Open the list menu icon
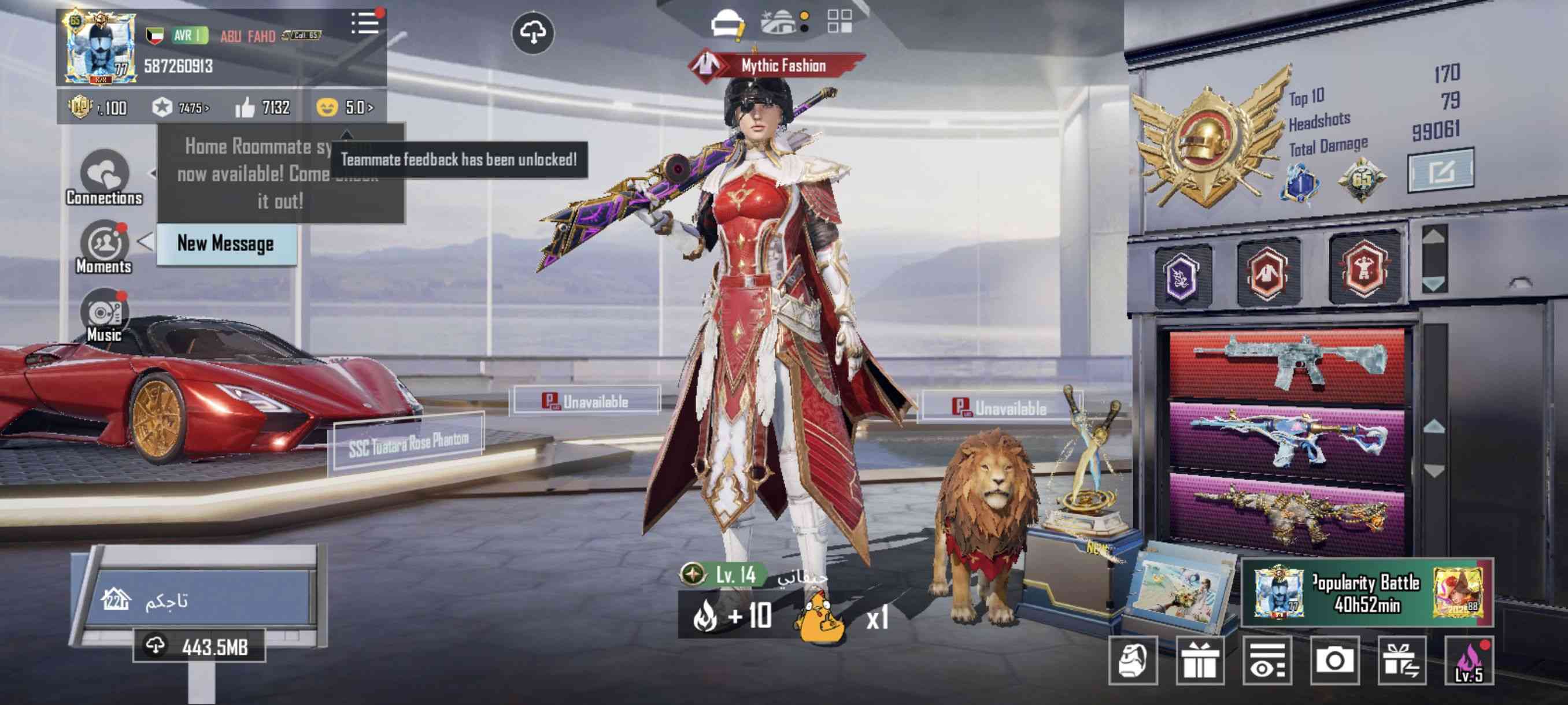This screenshot has width=1568, height=705. coord(365,24)
